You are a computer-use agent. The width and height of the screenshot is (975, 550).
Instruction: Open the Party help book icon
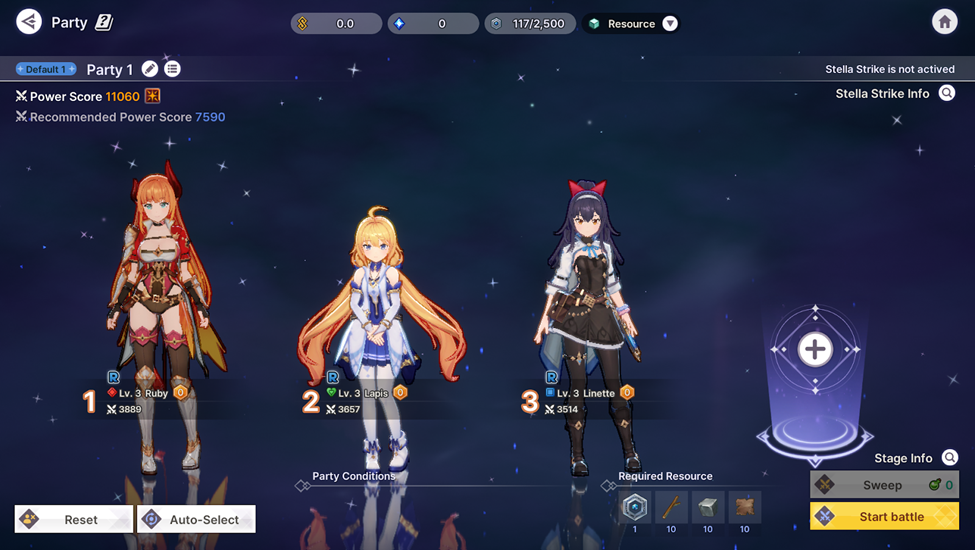point(104,22)
